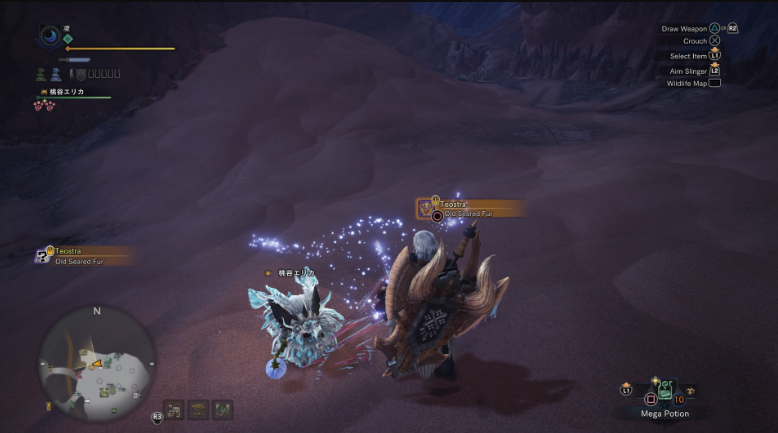The width and height of the screenshot is (778, 433).
Task: Click the blue mantle tool icon
Action: 56,74
